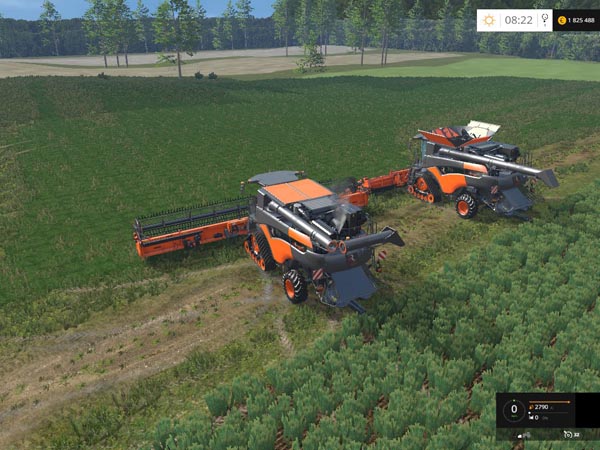The image size is (600, 450).
Task: Select the gold euro coin icon
Action: tap(561, 20)
